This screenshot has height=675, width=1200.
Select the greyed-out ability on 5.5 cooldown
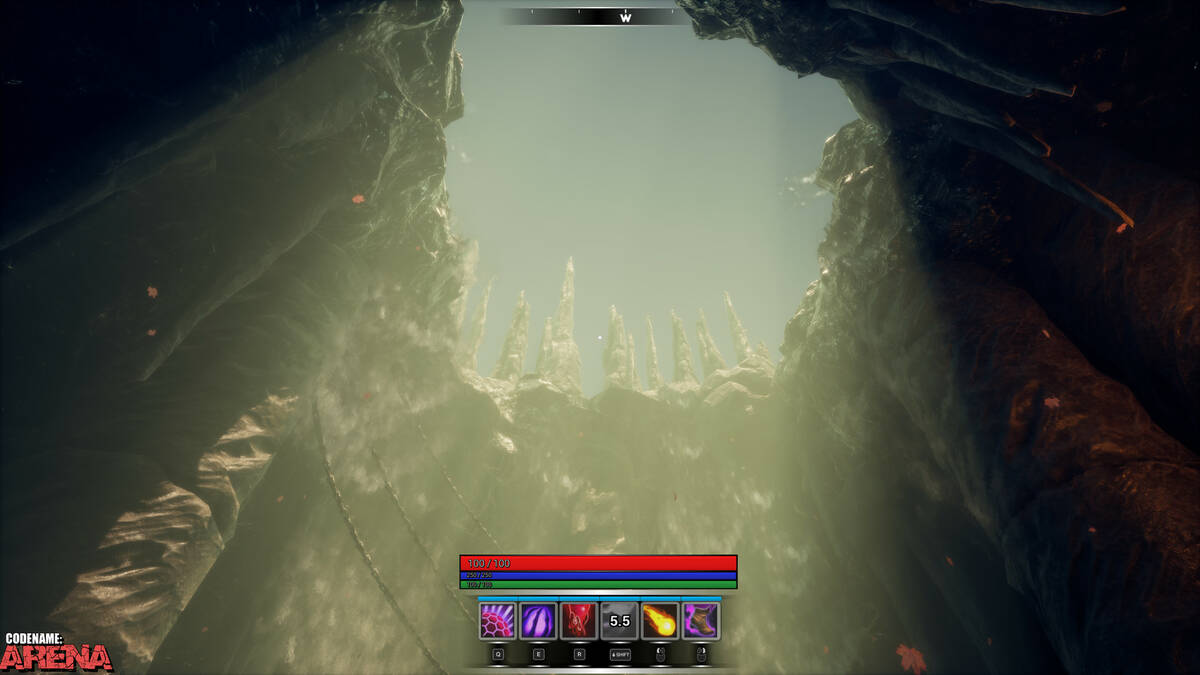click(x=620, y=621)
